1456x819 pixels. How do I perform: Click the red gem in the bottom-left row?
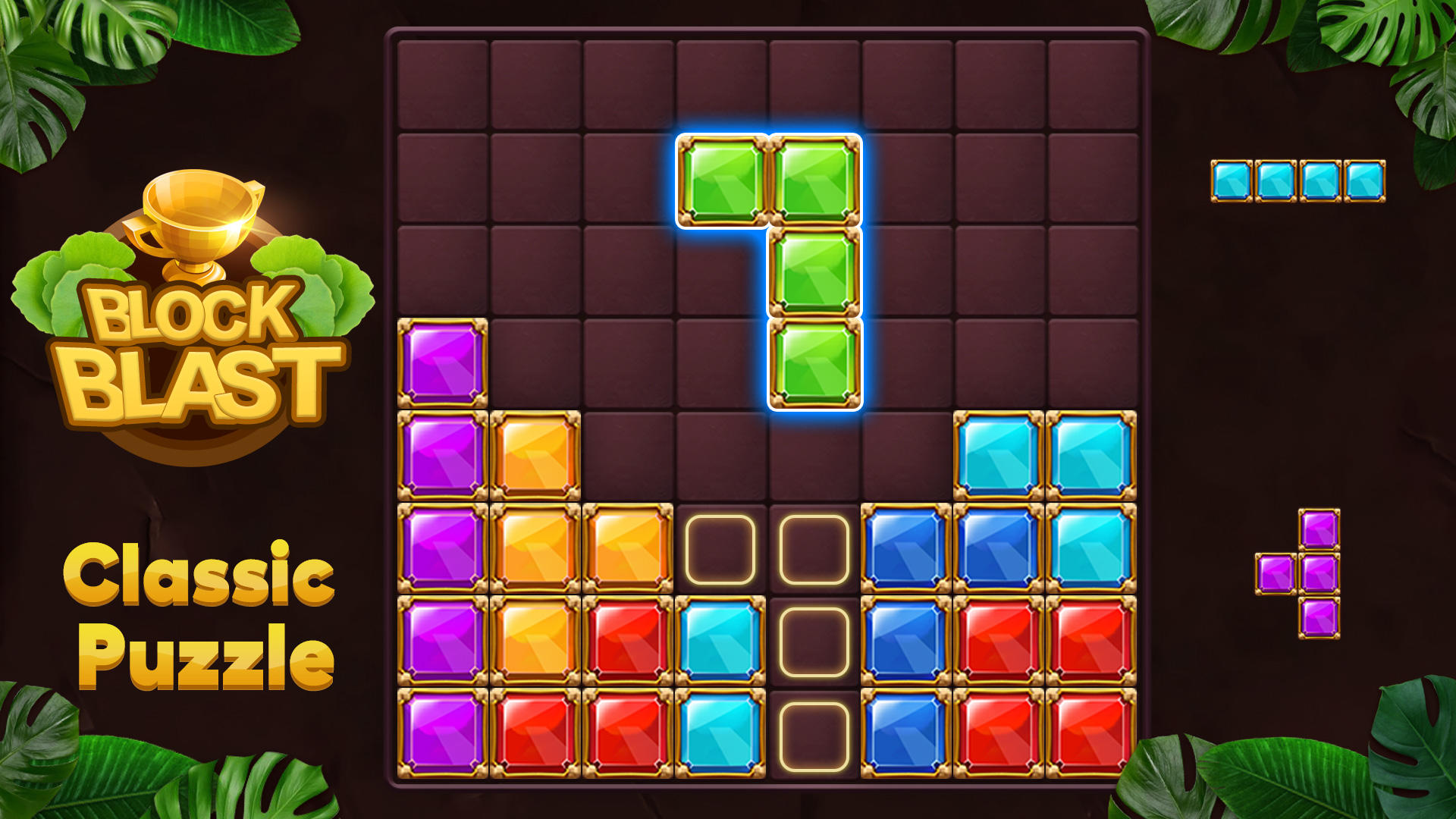pyautogui.click(x=535, y=732)
